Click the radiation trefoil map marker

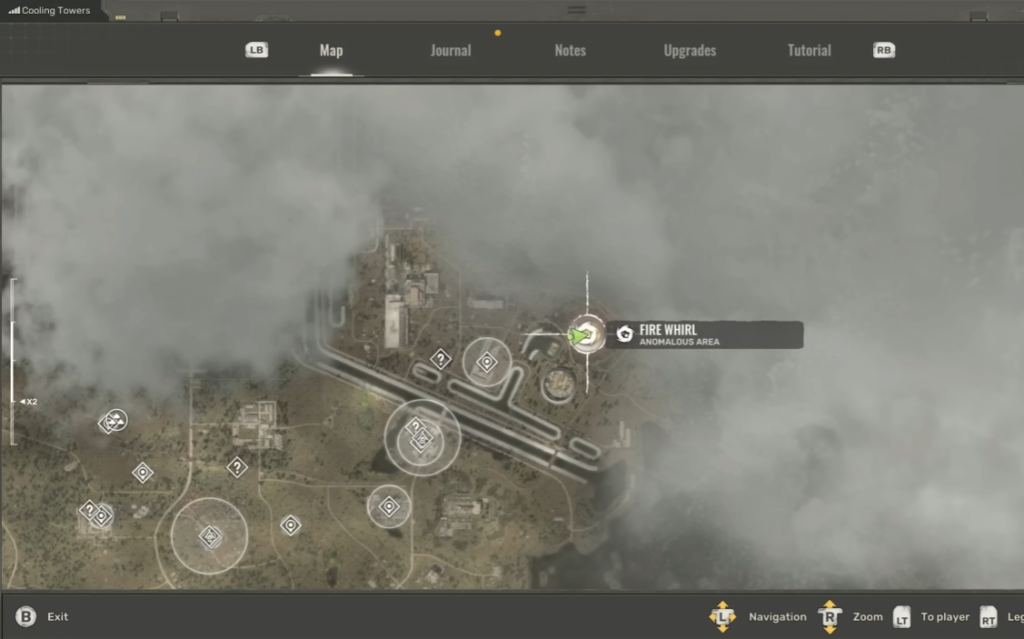pos(116,420)
